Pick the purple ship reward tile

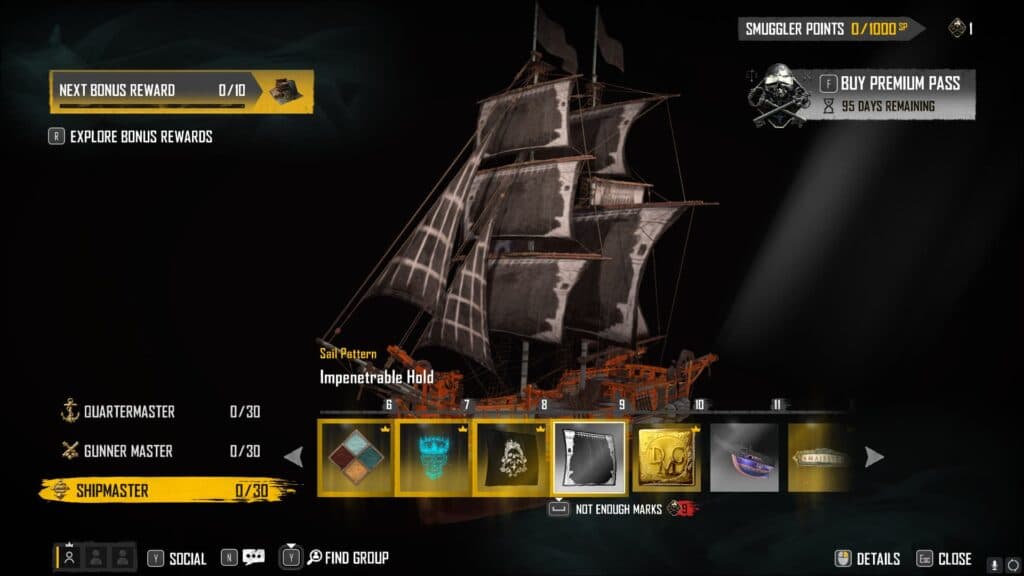[745, 457]
